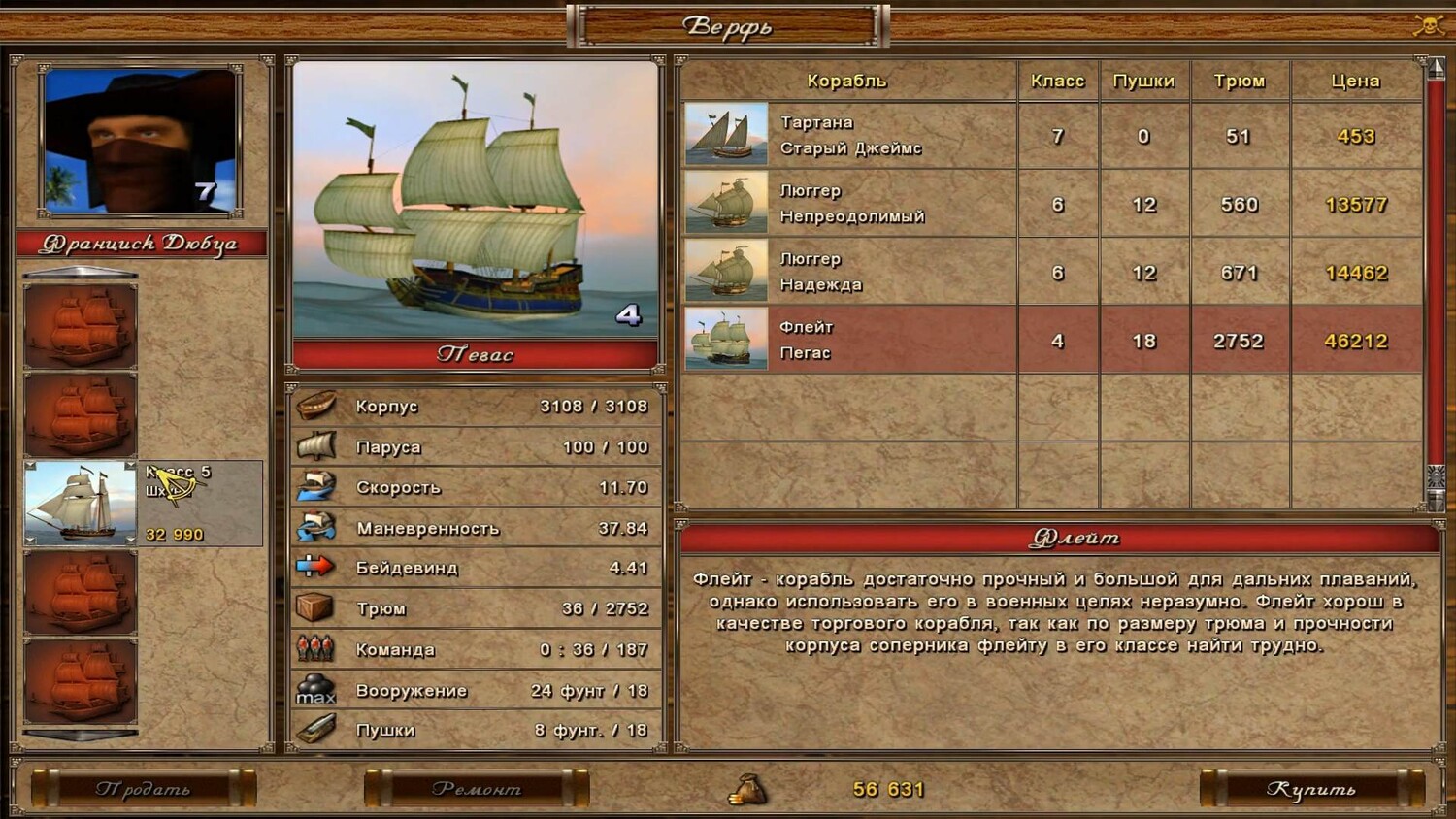
Task: Click the Франциск Дюбуа character portrait
Action: pyautogui.click(x=141, y=141)
